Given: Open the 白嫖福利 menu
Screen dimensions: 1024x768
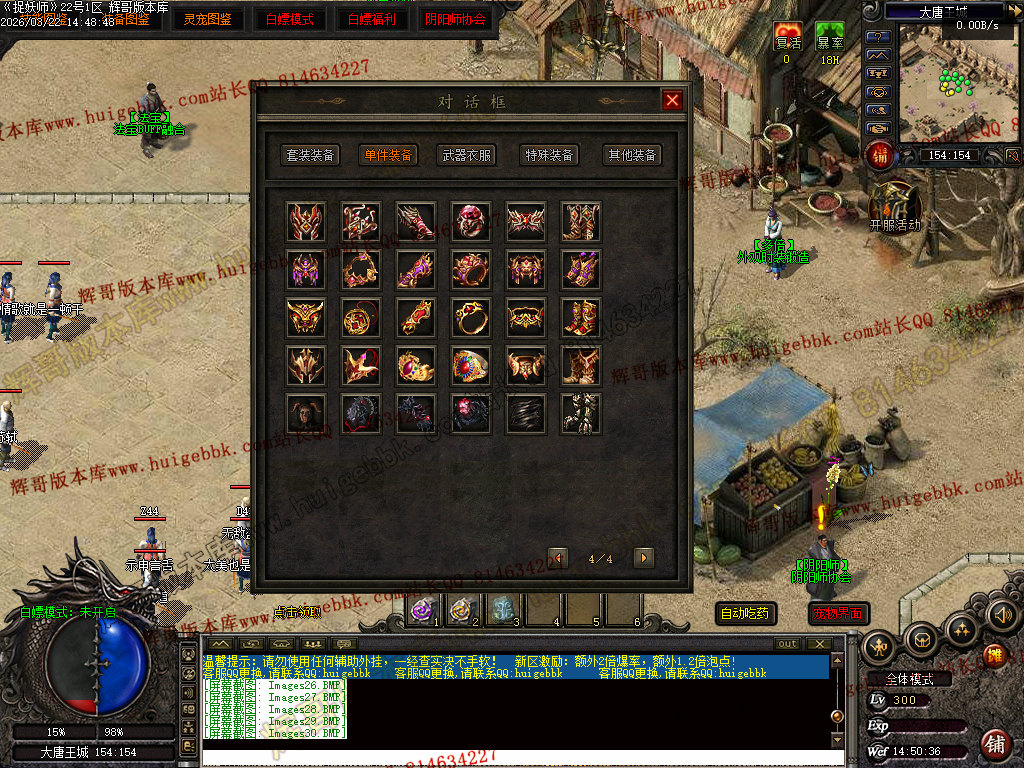Looking at the screenshot, I should coord(372,19).
